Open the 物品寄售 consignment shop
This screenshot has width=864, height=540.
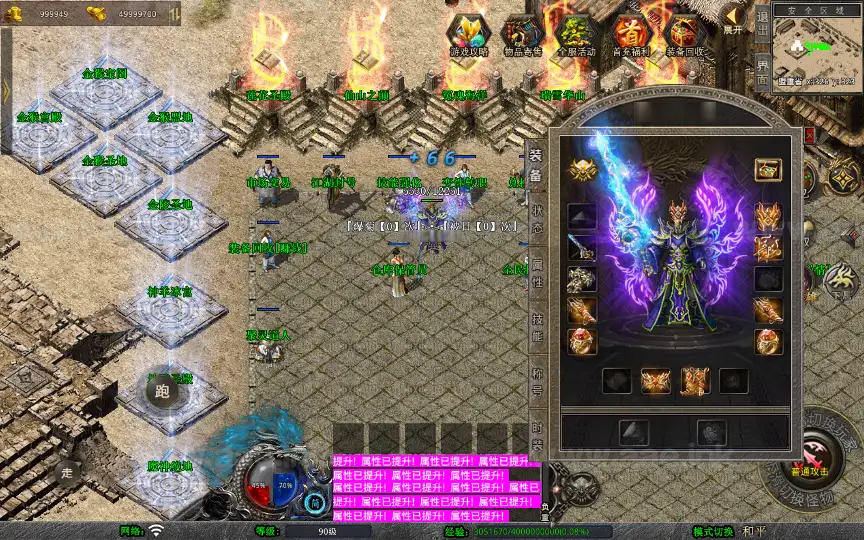click(524, 35)
